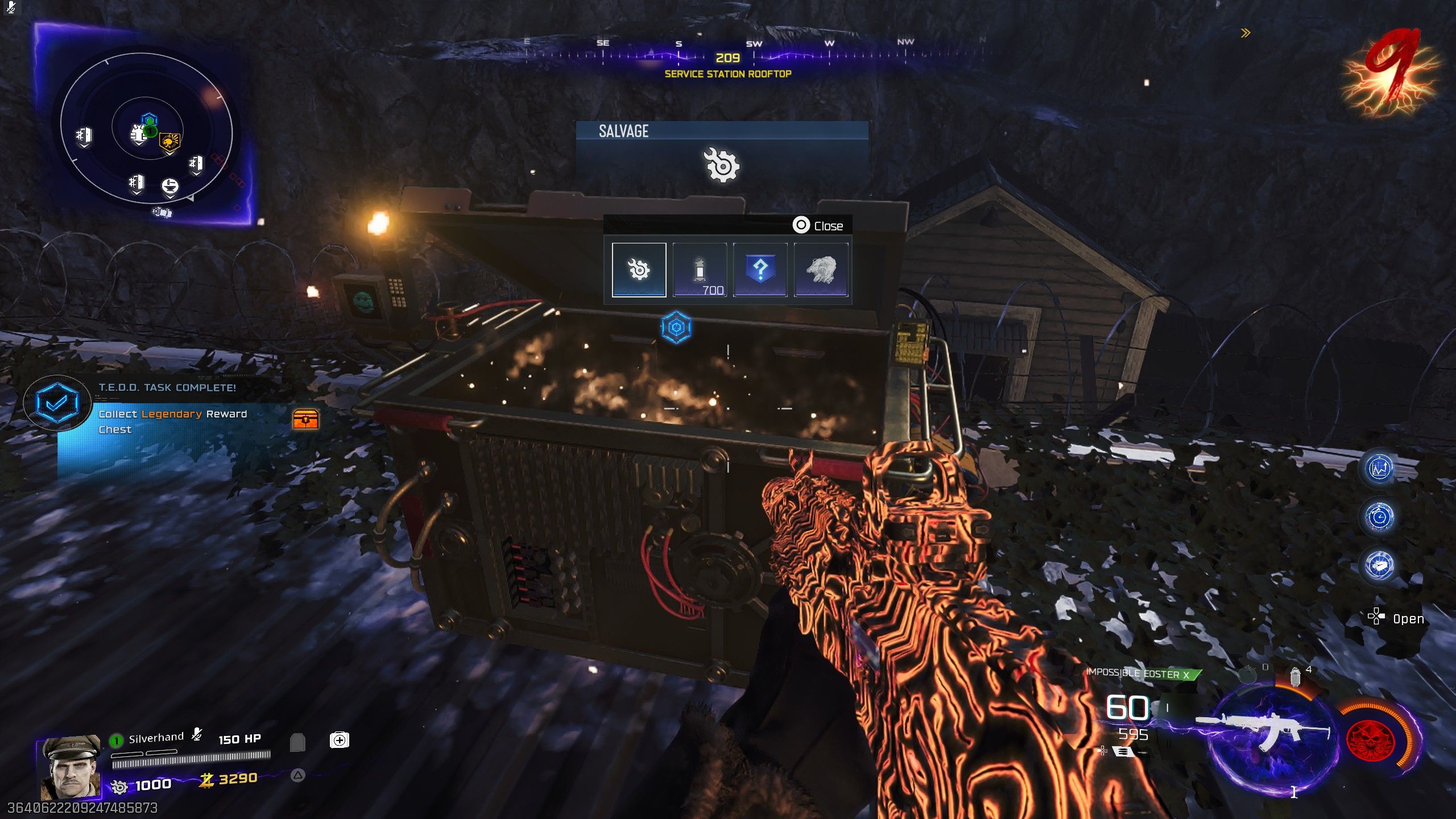Screen dimensions: 1456x819
Task: Click the lethal grenade equipment icon
Action: 1247,675
